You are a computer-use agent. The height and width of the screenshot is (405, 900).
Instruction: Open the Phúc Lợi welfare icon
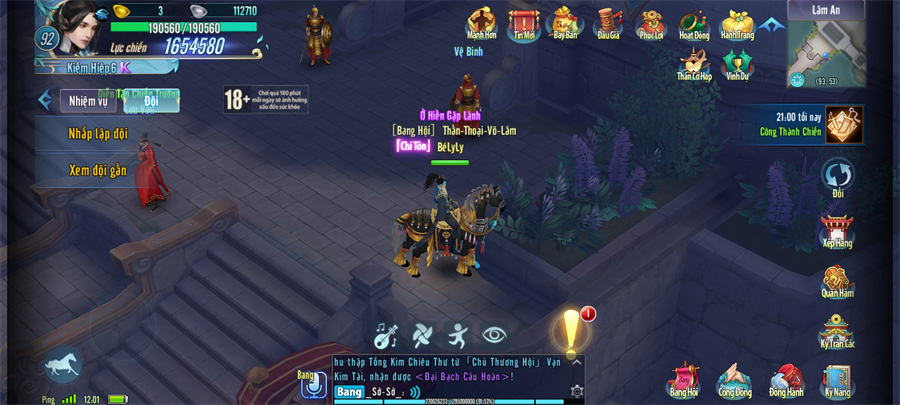651,22
